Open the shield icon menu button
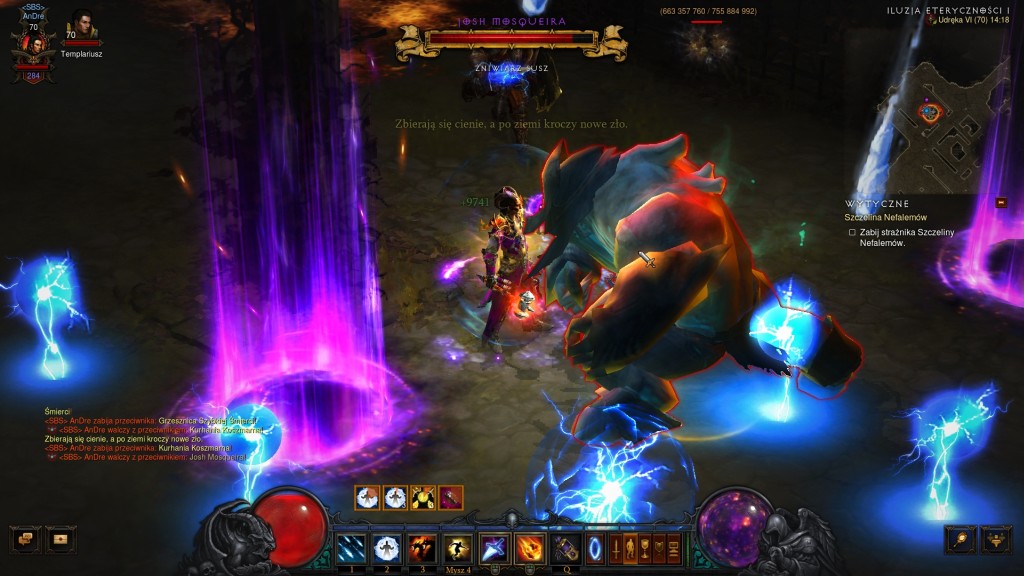1024x576 pixels. pyautogui.click(x=660, y=548)
